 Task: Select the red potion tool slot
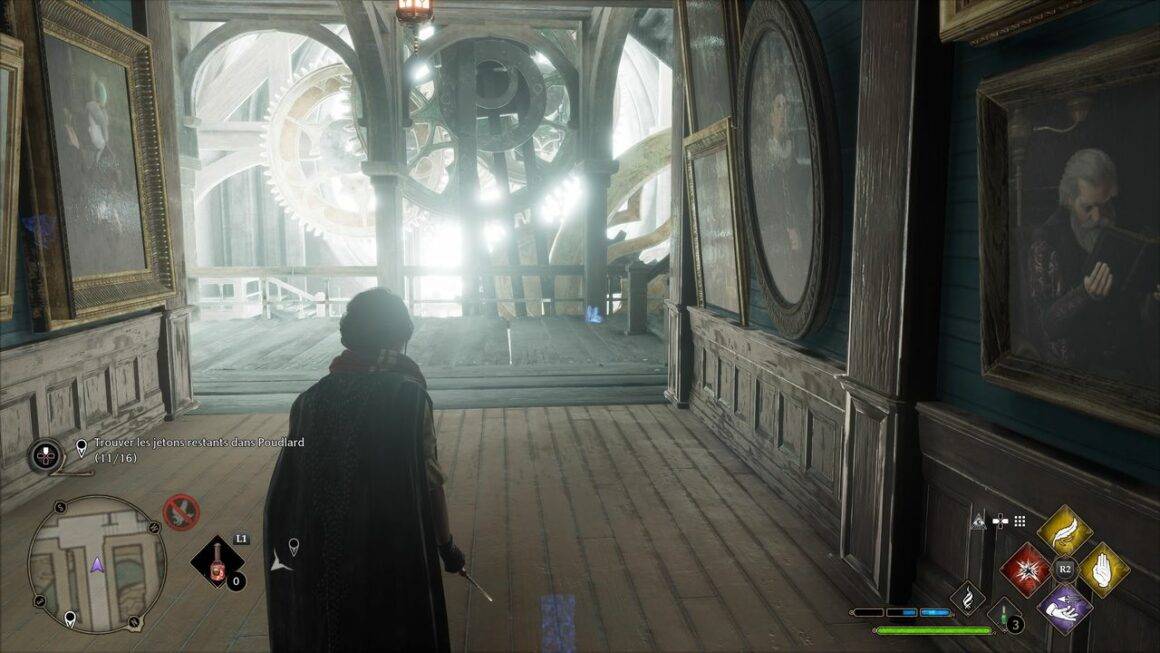[x=217, y=563]
